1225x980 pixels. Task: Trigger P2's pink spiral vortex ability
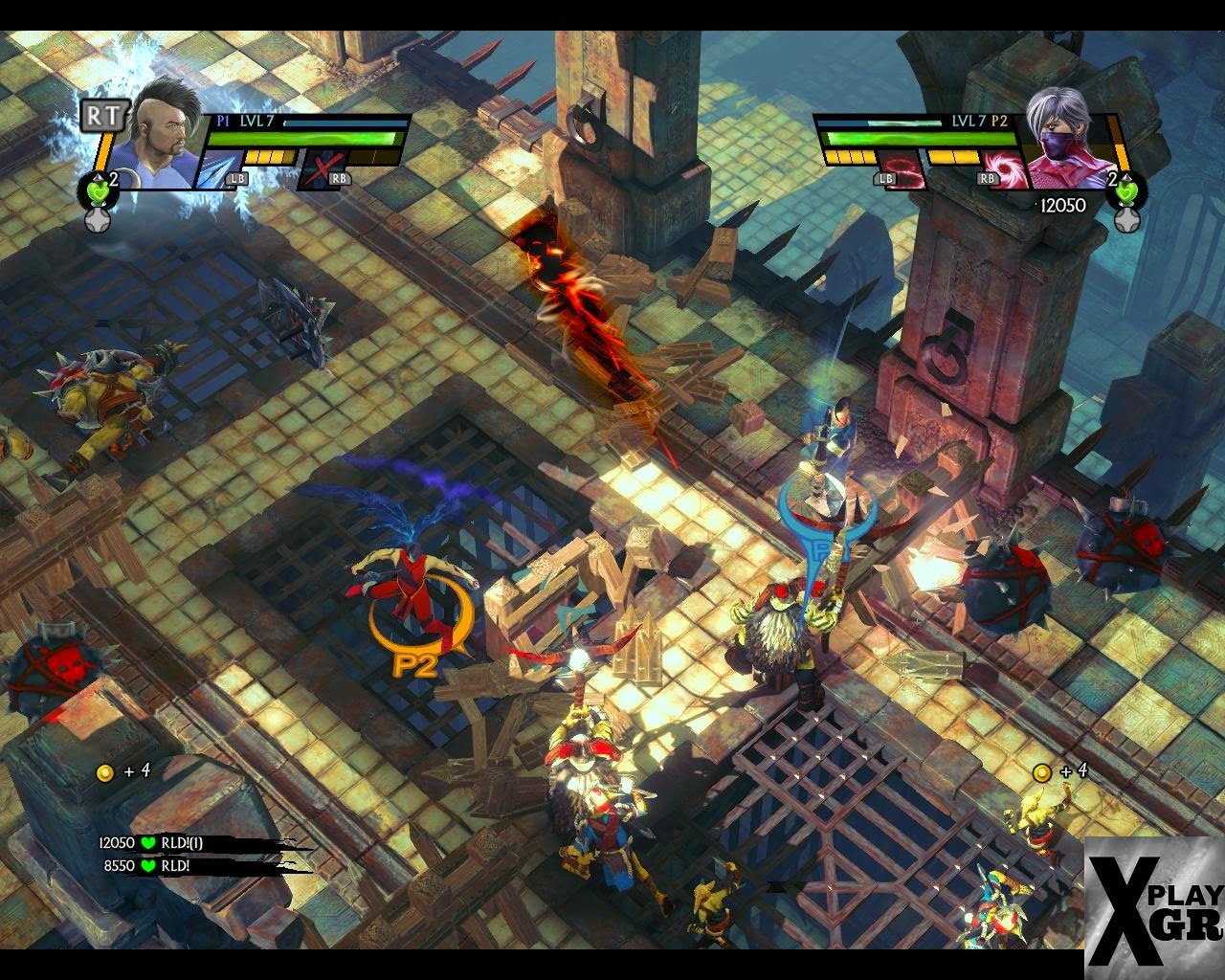(x=1008, y=170)
